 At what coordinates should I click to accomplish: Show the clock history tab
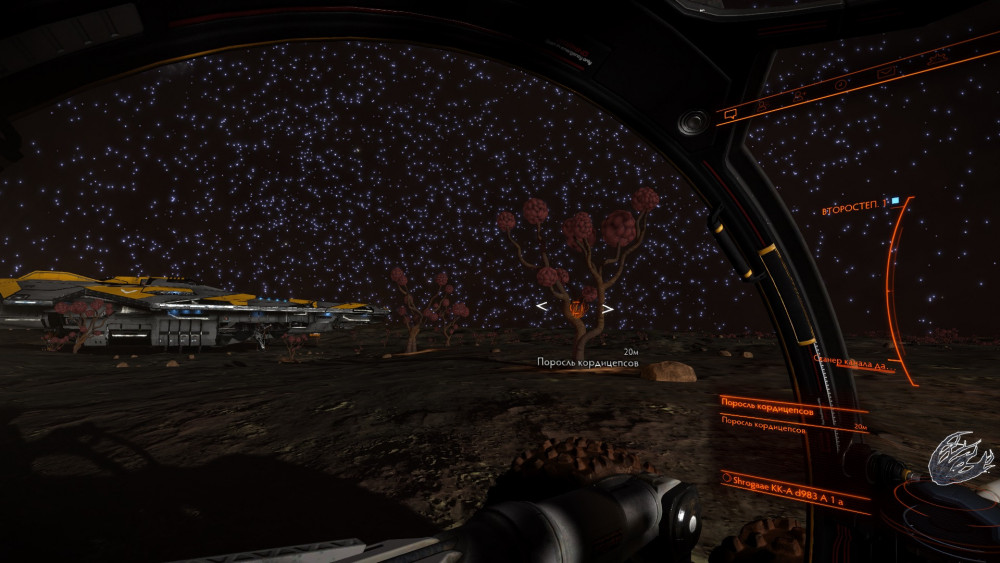point(841,85)
